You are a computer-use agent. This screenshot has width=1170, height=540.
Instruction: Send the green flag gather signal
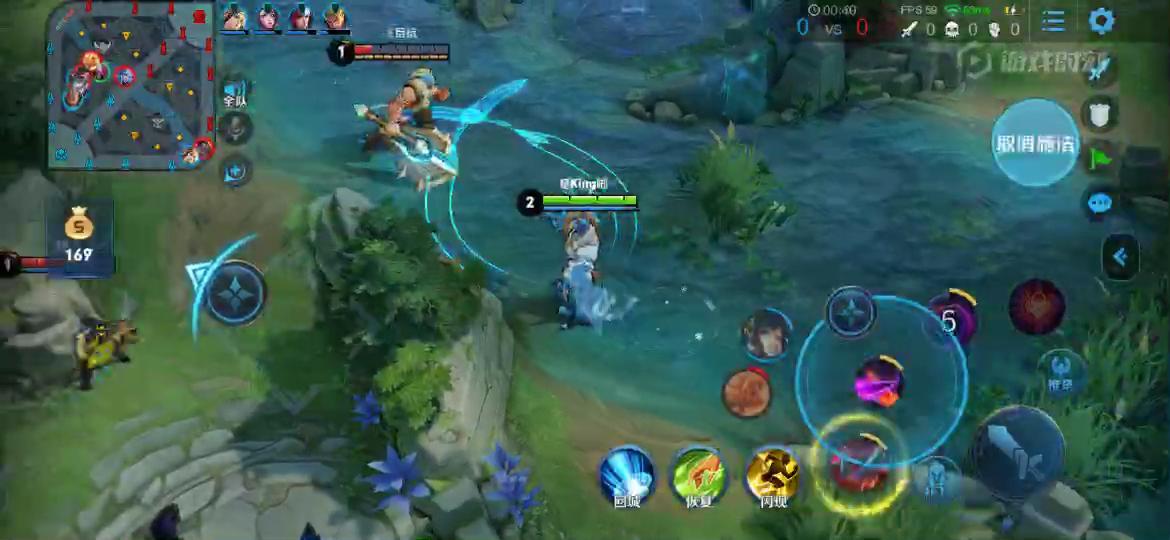click(1100, 158)
